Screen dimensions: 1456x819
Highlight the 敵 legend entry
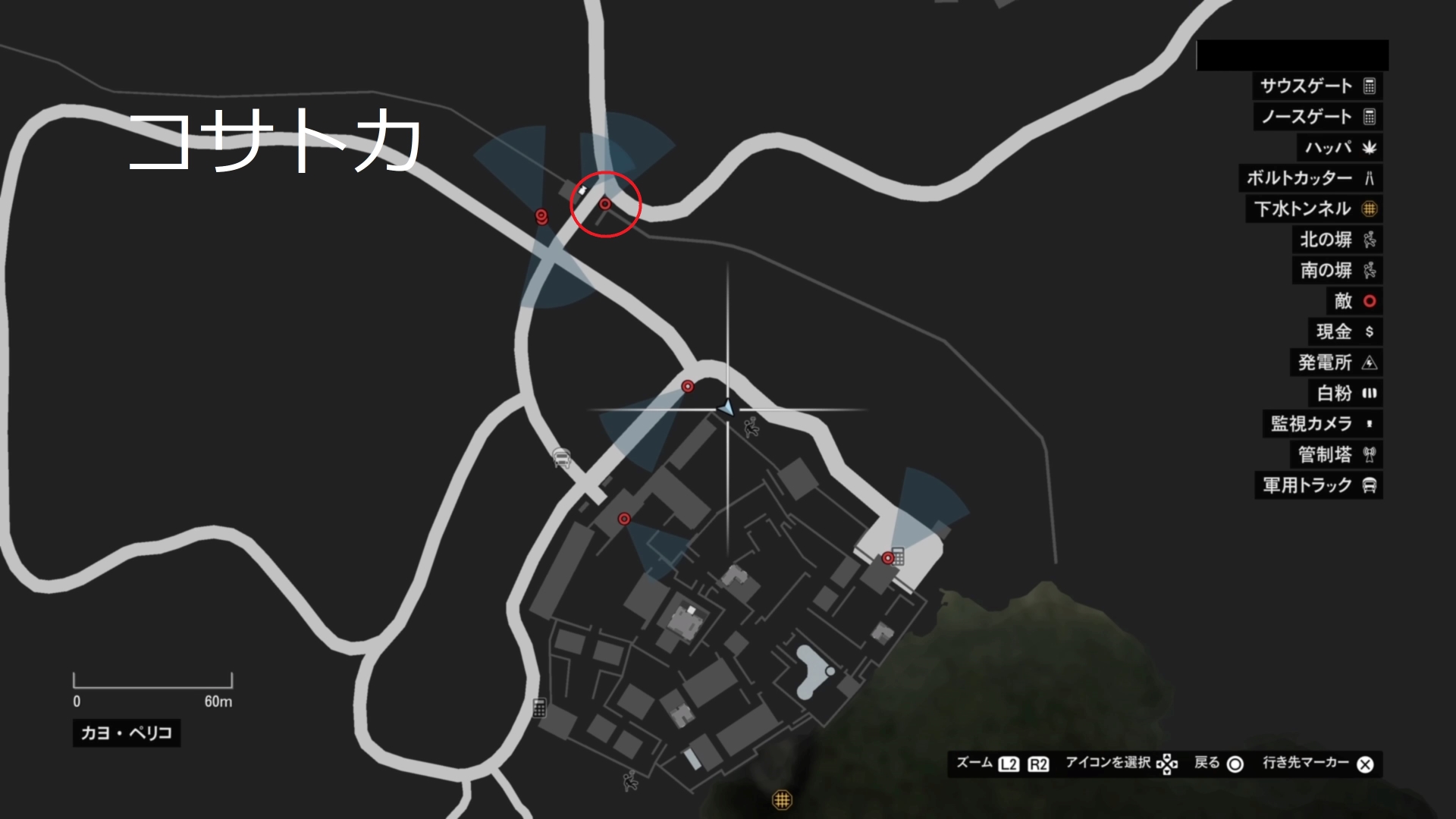(1354, 301)
